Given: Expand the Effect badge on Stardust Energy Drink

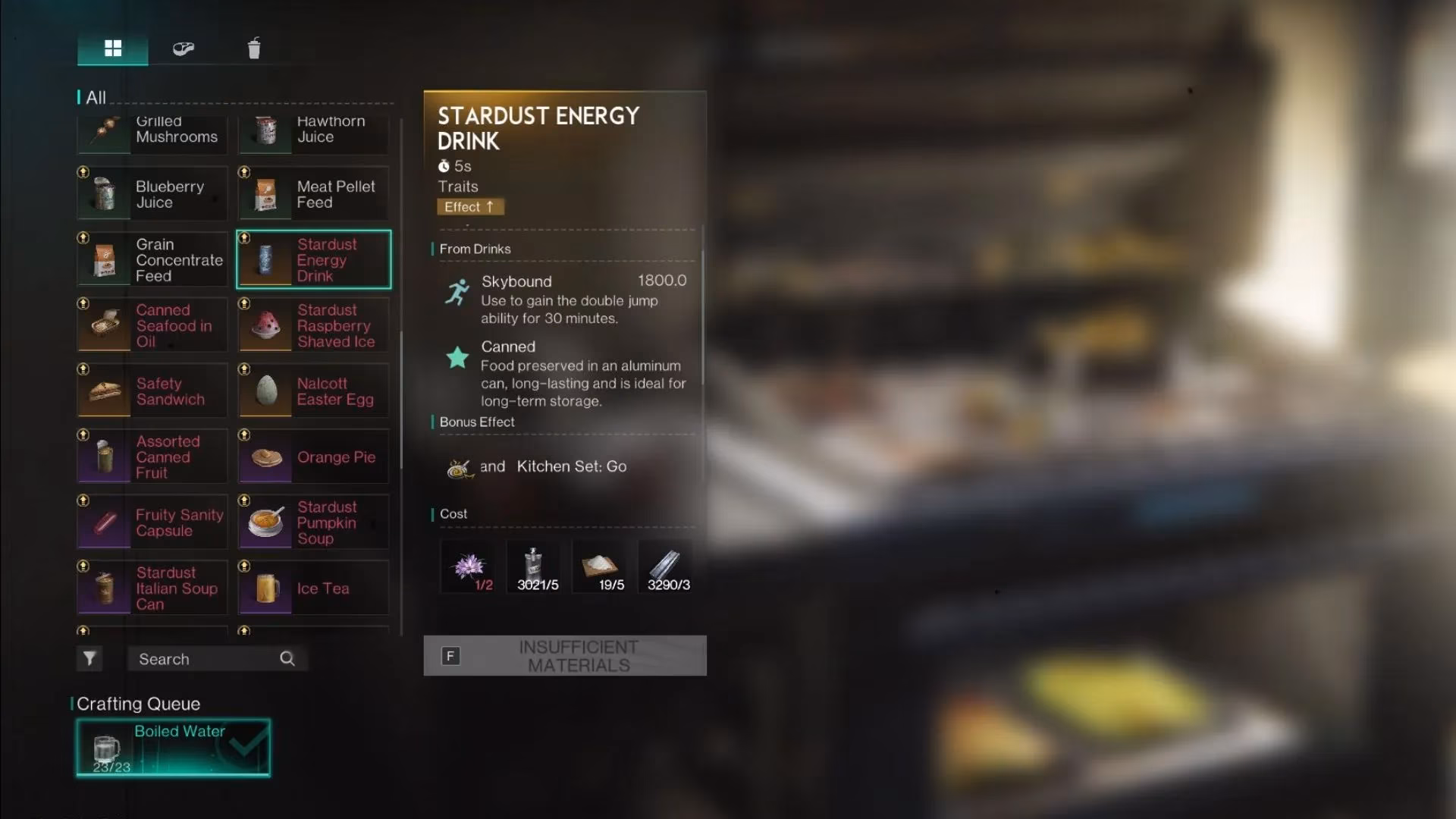Looking at the screenshot, I should pos(470,206).
